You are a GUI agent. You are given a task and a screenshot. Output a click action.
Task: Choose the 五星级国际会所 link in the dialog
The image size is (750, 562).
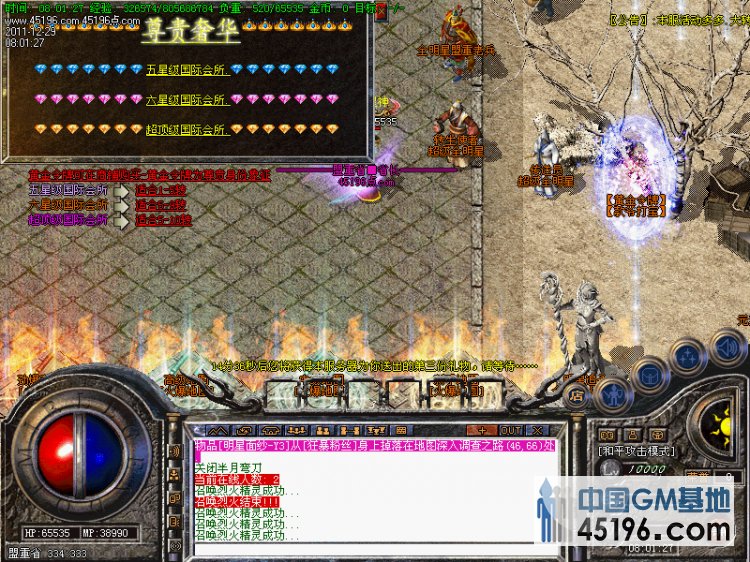186,70
